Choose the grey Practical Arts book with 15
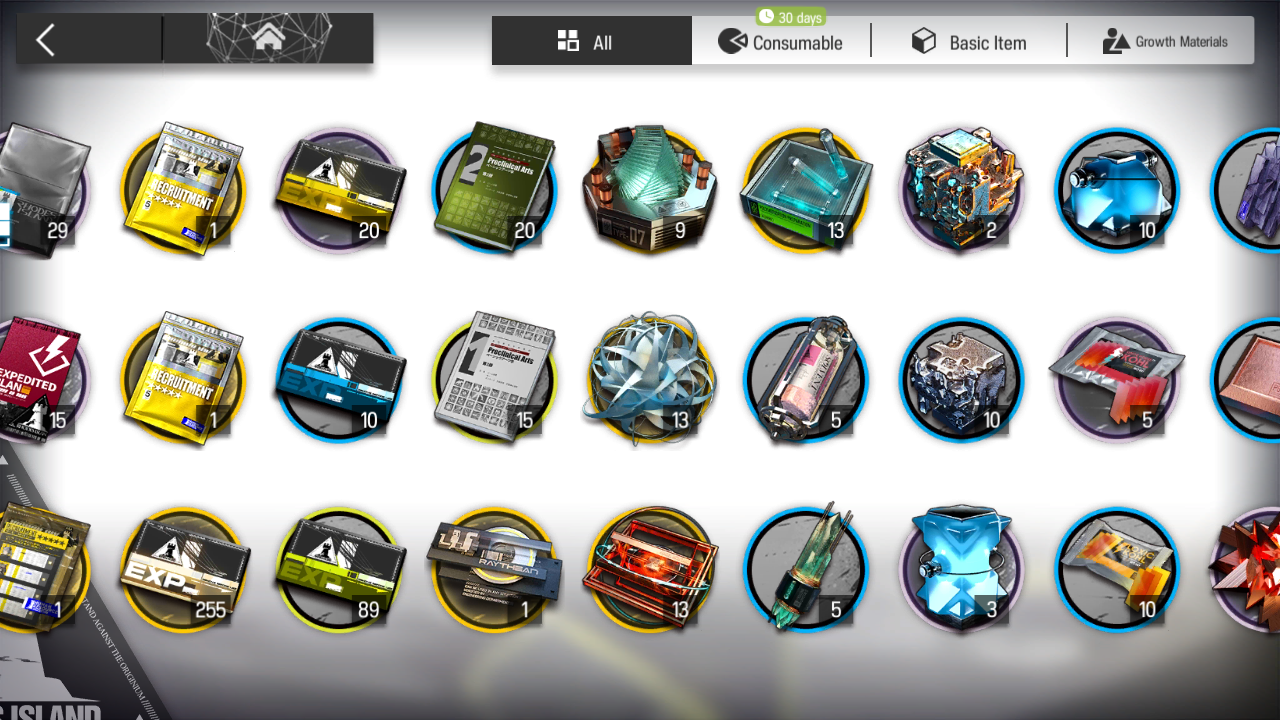Image resolution: width=1280 pixels, height=720 pixels. [x=494, y=379]
